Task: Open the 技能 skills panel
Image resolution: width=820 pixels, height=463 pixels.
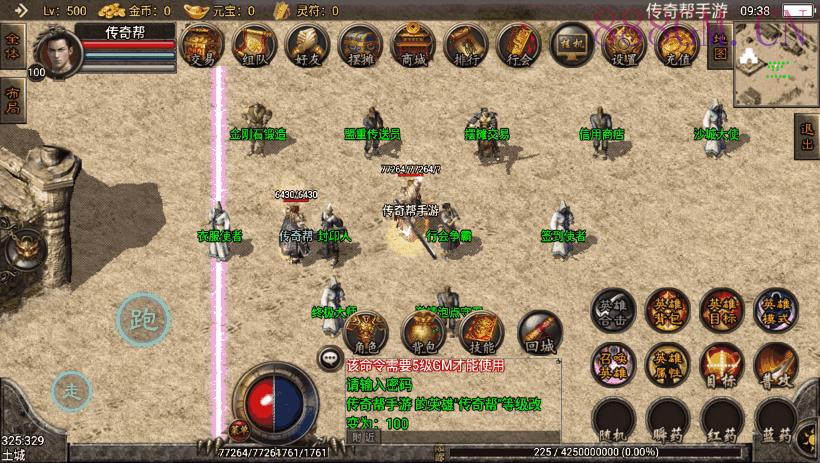Action: pyautogui.click(x=482, y=332)
